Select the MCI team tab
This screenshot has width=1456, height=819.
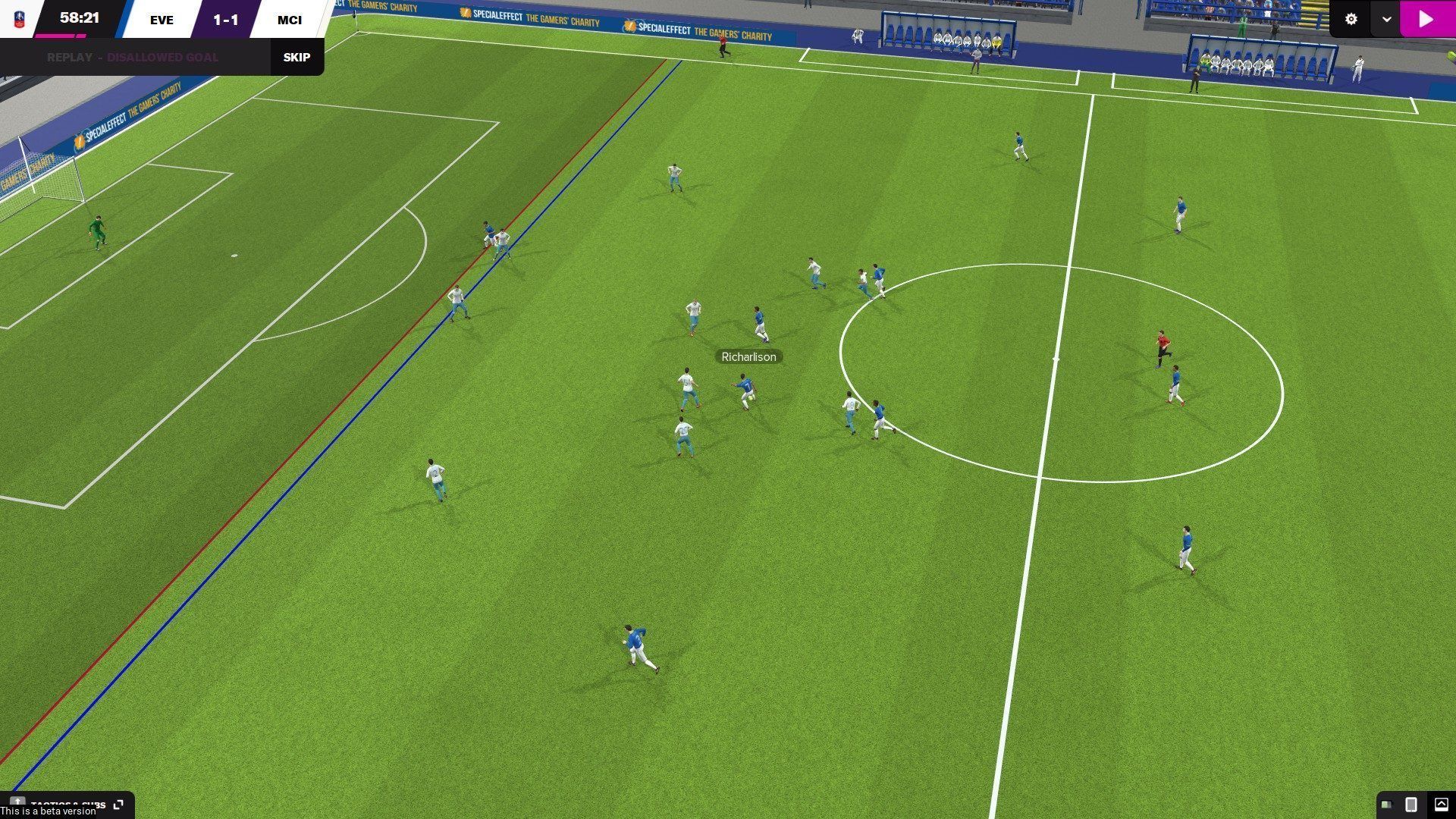pyautogui.click(x=290, y=20)
